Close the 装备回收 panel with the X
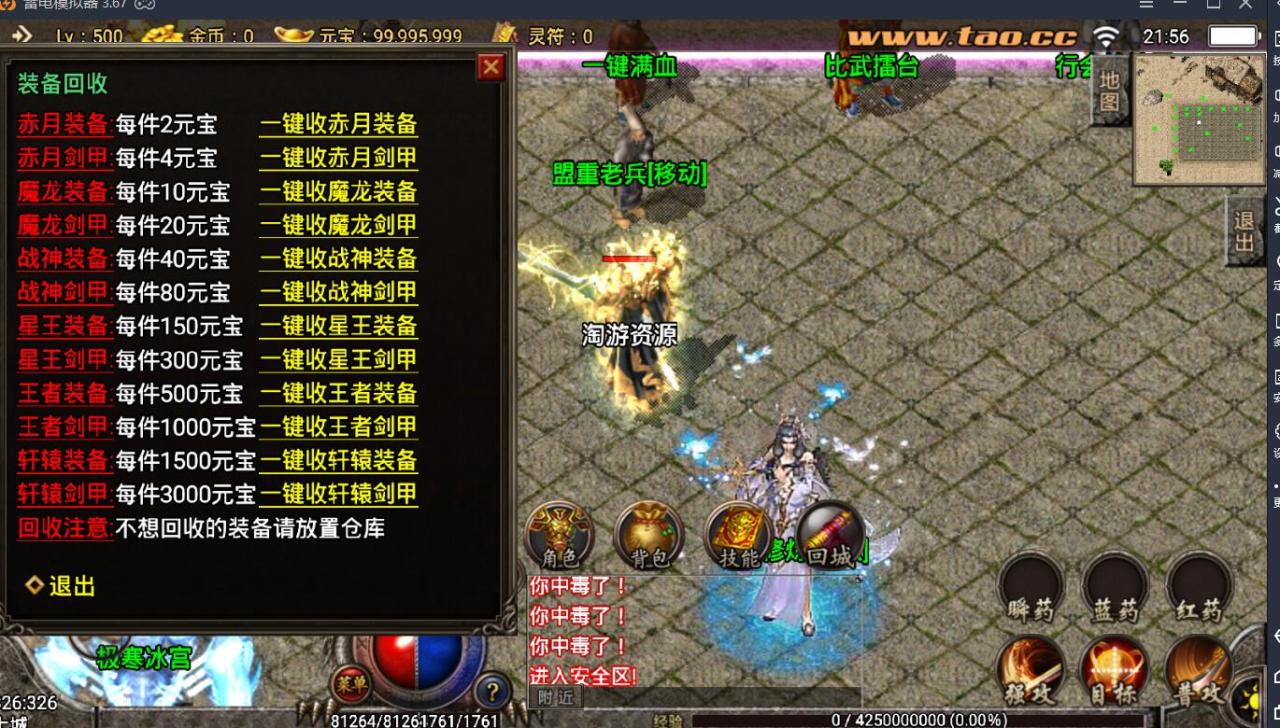Image resolution: width=1280 pixels, height=728 pixels. [490, 67]
